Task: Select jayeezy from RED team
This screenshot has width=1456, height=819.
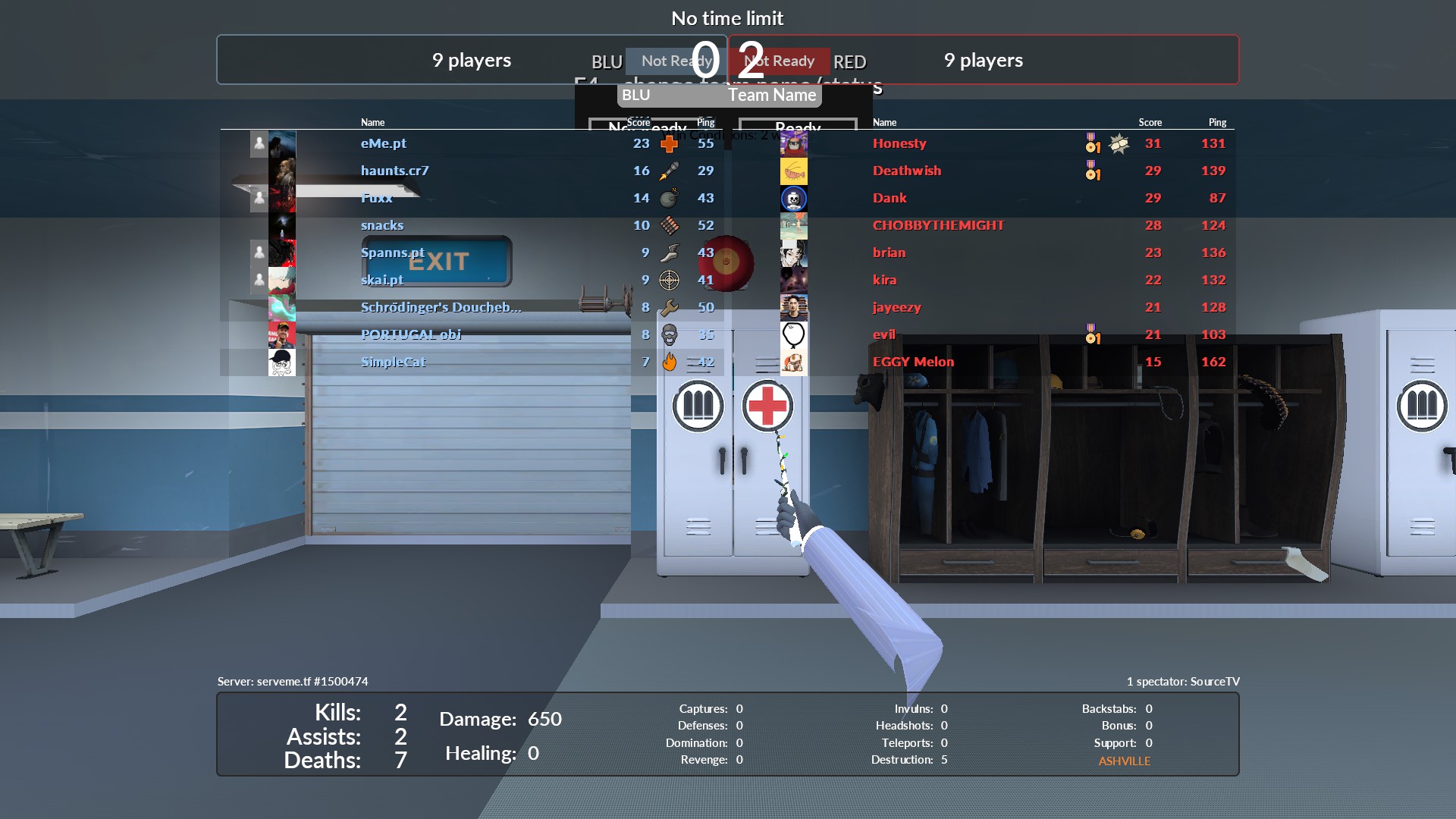Action: tap(896, 307)
